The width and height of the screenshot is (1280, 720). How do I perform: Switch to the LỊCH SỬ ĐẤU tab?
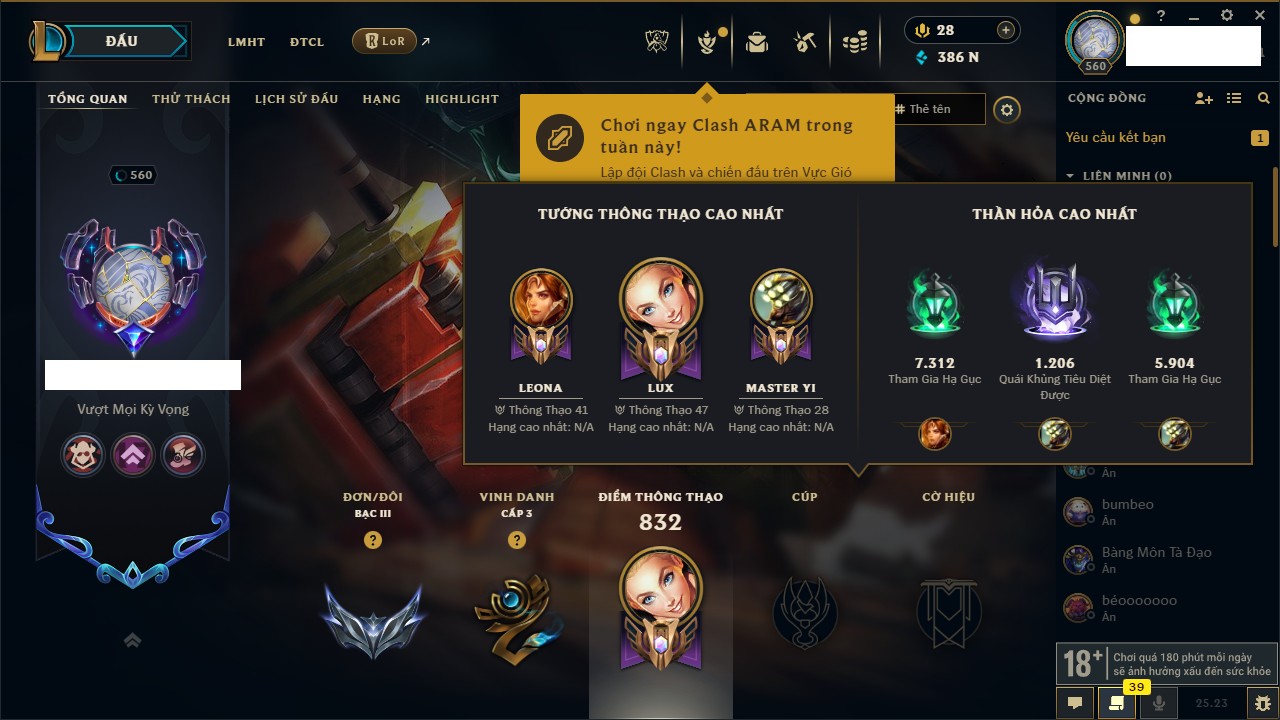(x=296, y=99)
